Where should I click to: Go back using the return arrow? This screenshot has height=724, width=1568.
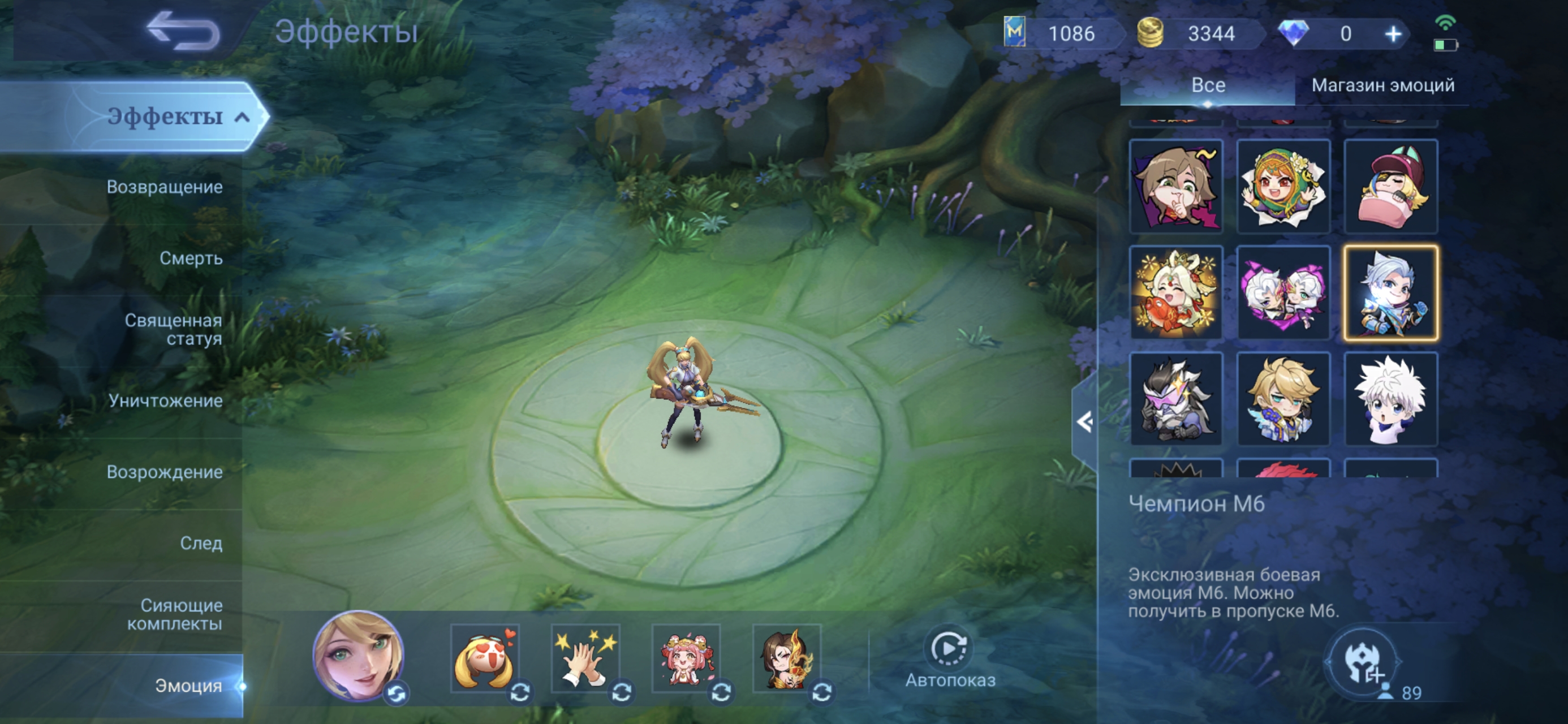(x=184, y=31)
